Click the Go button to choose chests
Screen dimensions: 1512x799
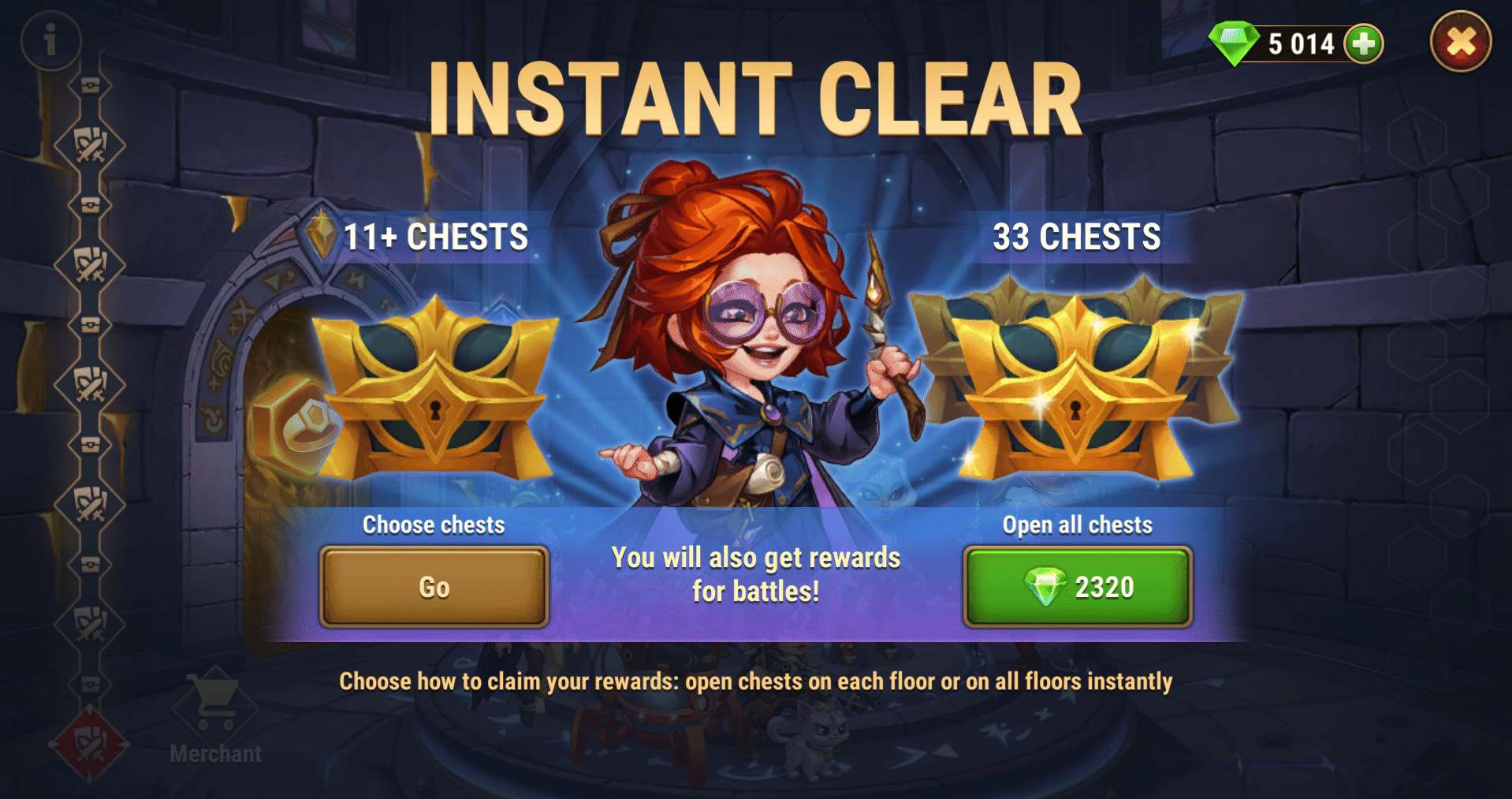pos(434,587)
